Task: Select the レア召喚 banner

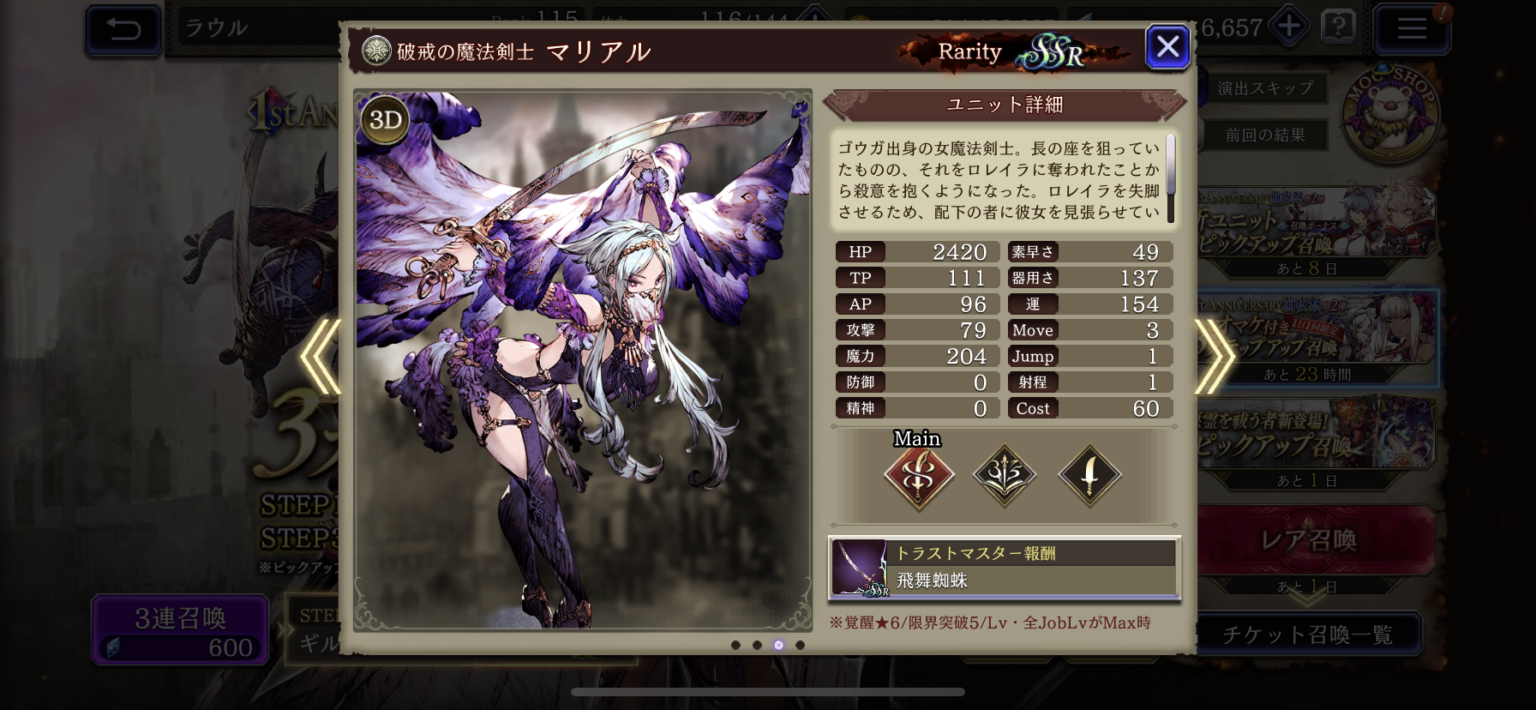Action: (1308, 541)
